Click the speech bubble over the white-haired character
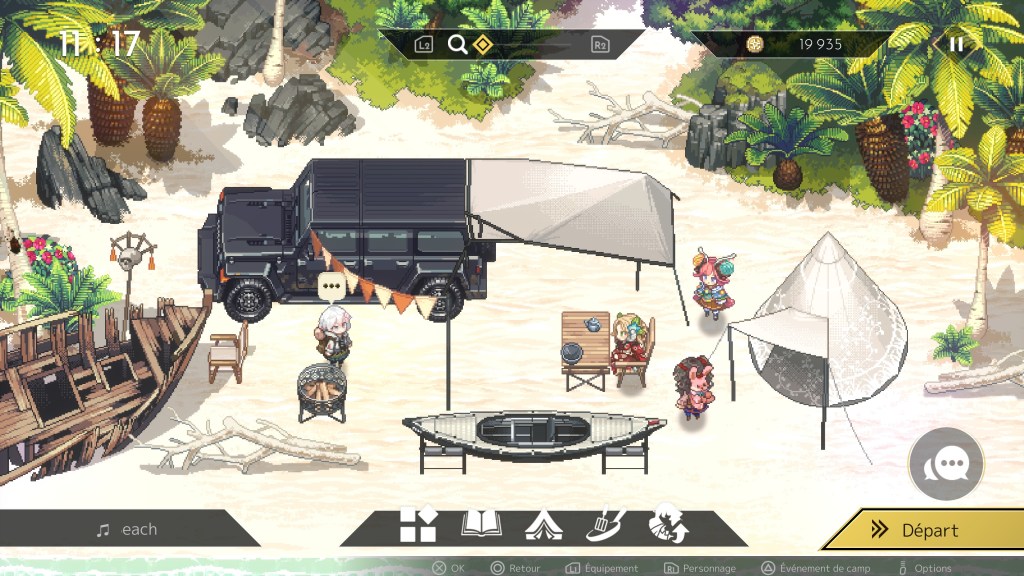The image size is (1024, 576). click(332, 287)
